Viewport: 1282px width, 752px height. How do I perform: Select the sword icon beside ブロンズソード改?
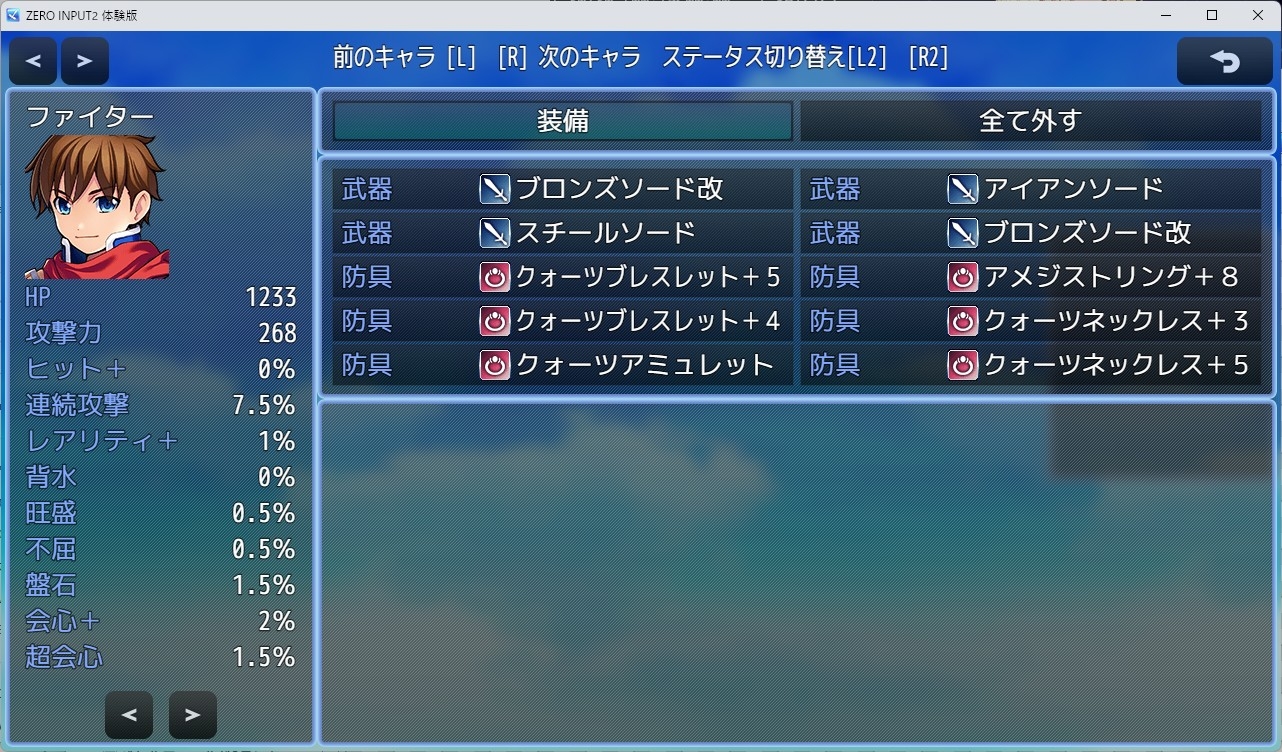[495, 188]
